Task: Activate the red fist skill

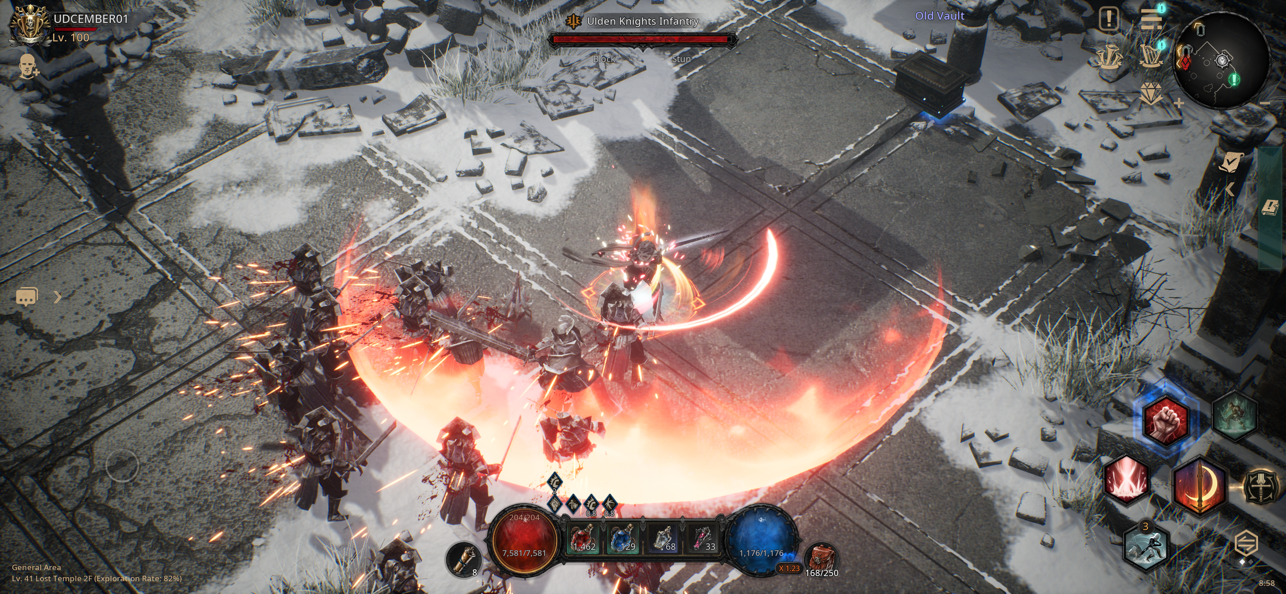Action: pyautogui.click(x=1165, y=420)
